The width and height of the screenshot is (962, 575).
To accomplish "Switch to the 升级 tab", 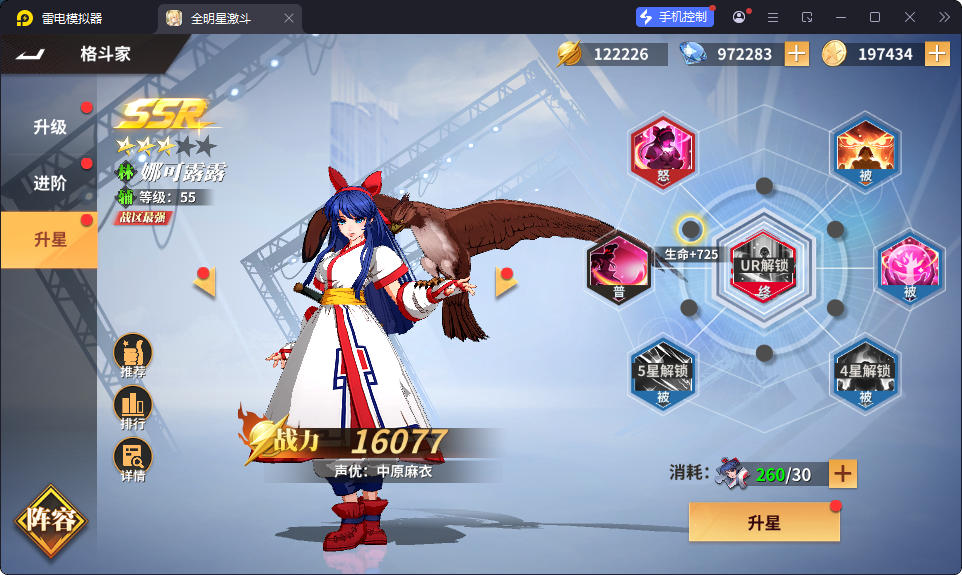I will coord(49,127).
